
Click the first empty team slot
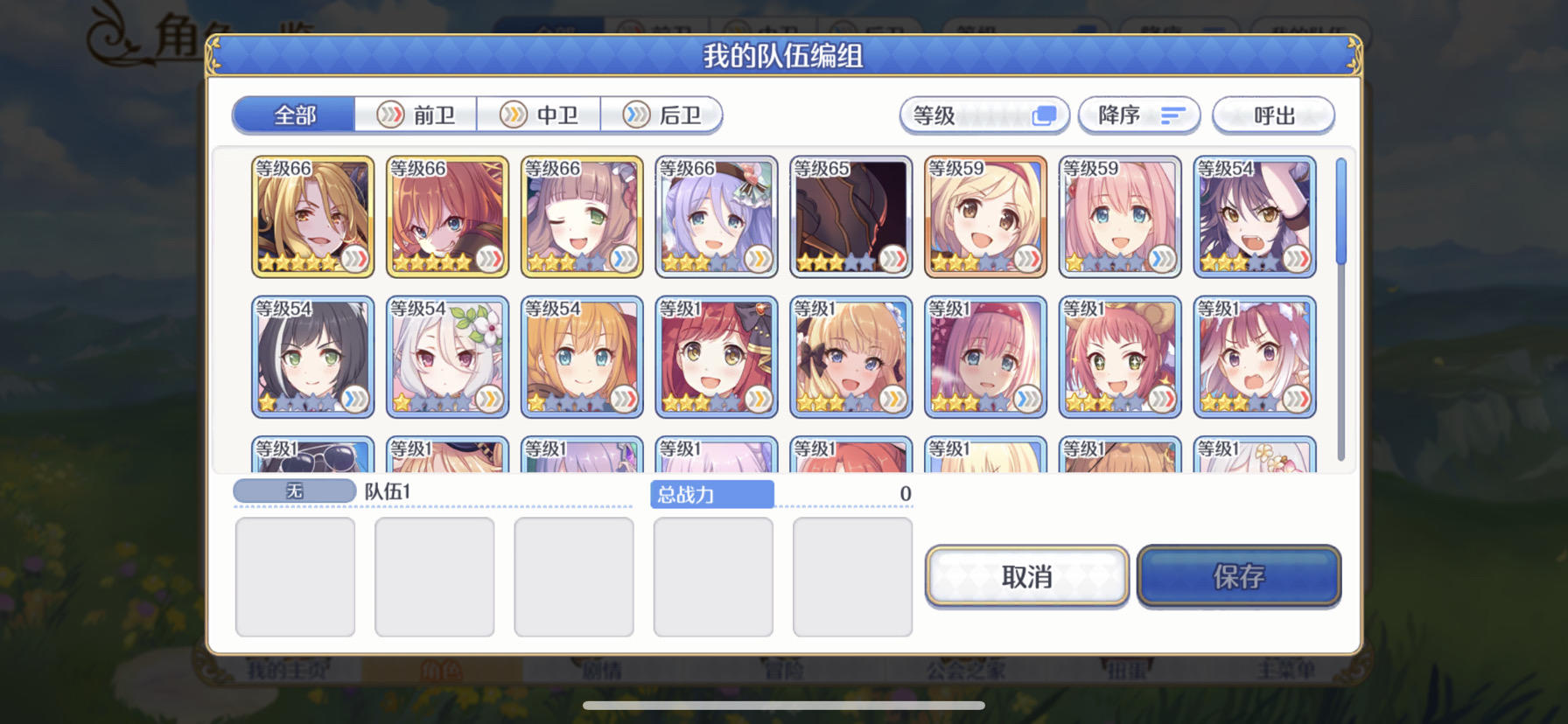point(295,575)
